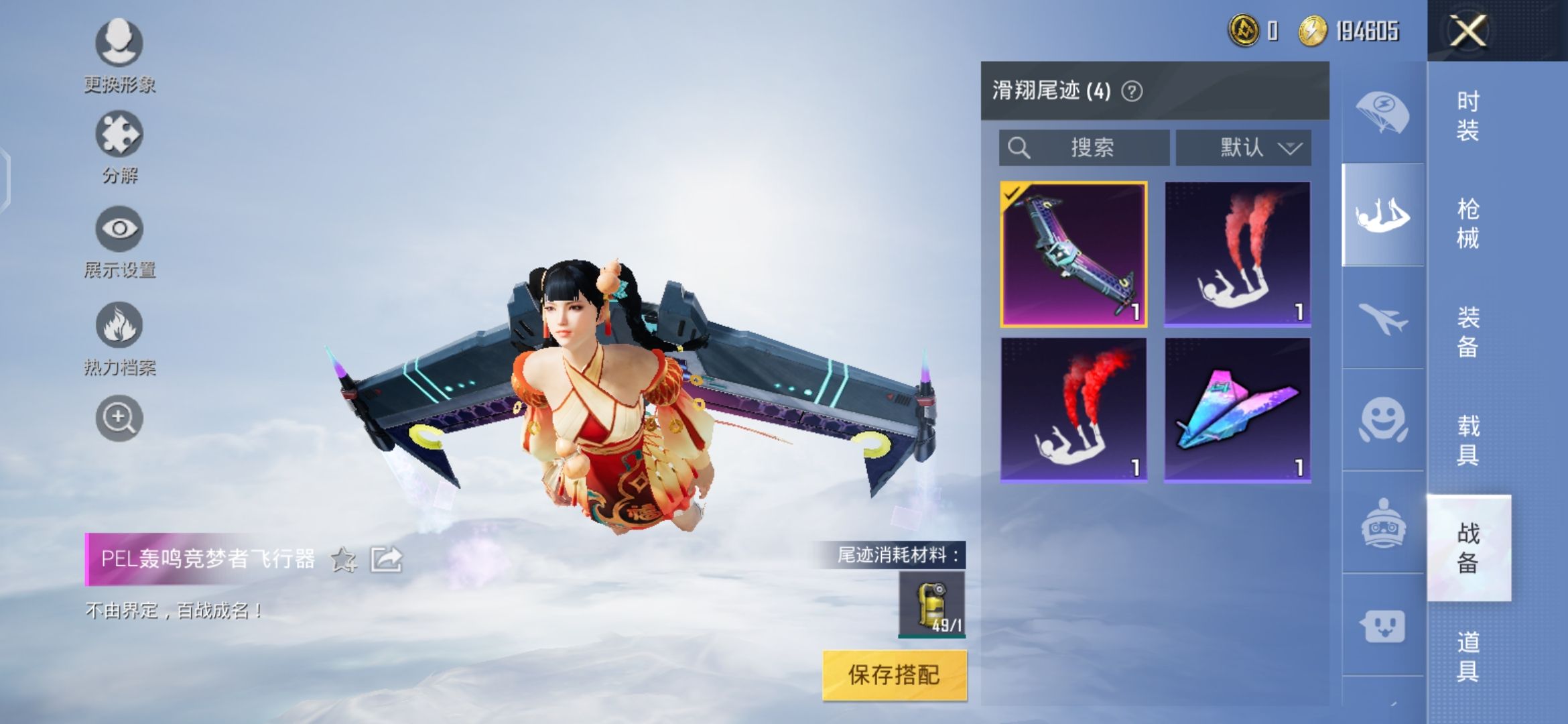1568x724 pixels.
Task: Open 展示设置 display settings
Action: (x=119, y=229)
